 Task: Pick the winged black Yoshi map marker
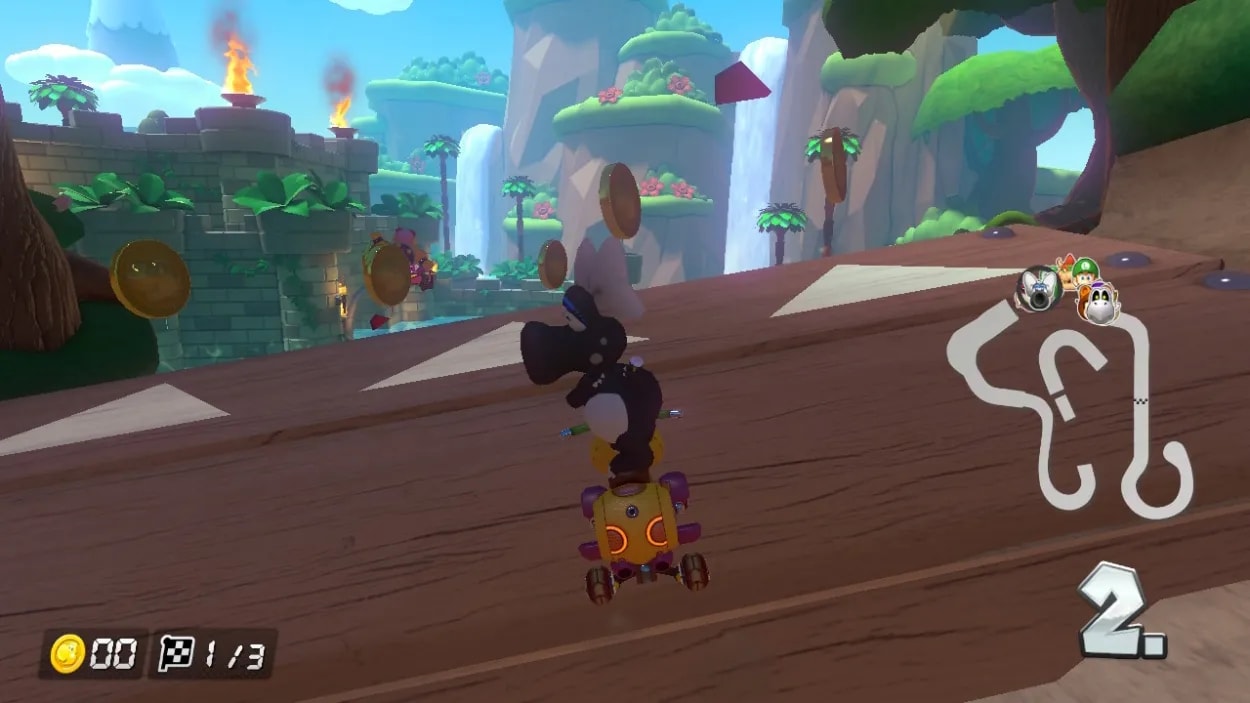click(1038, 287)
